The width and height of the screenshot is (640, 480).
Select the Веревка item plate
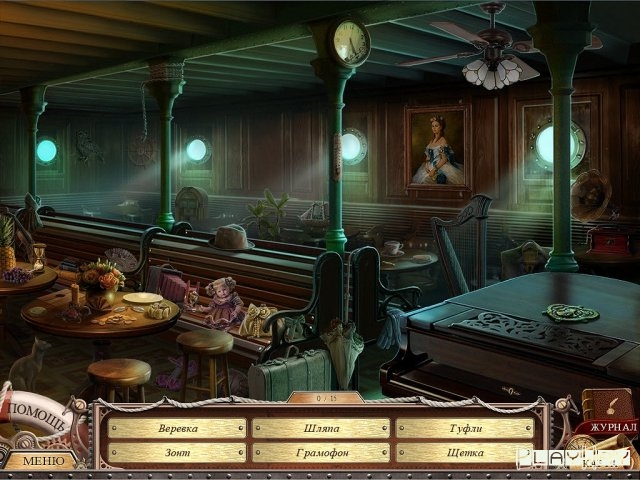tap(177, 428)
